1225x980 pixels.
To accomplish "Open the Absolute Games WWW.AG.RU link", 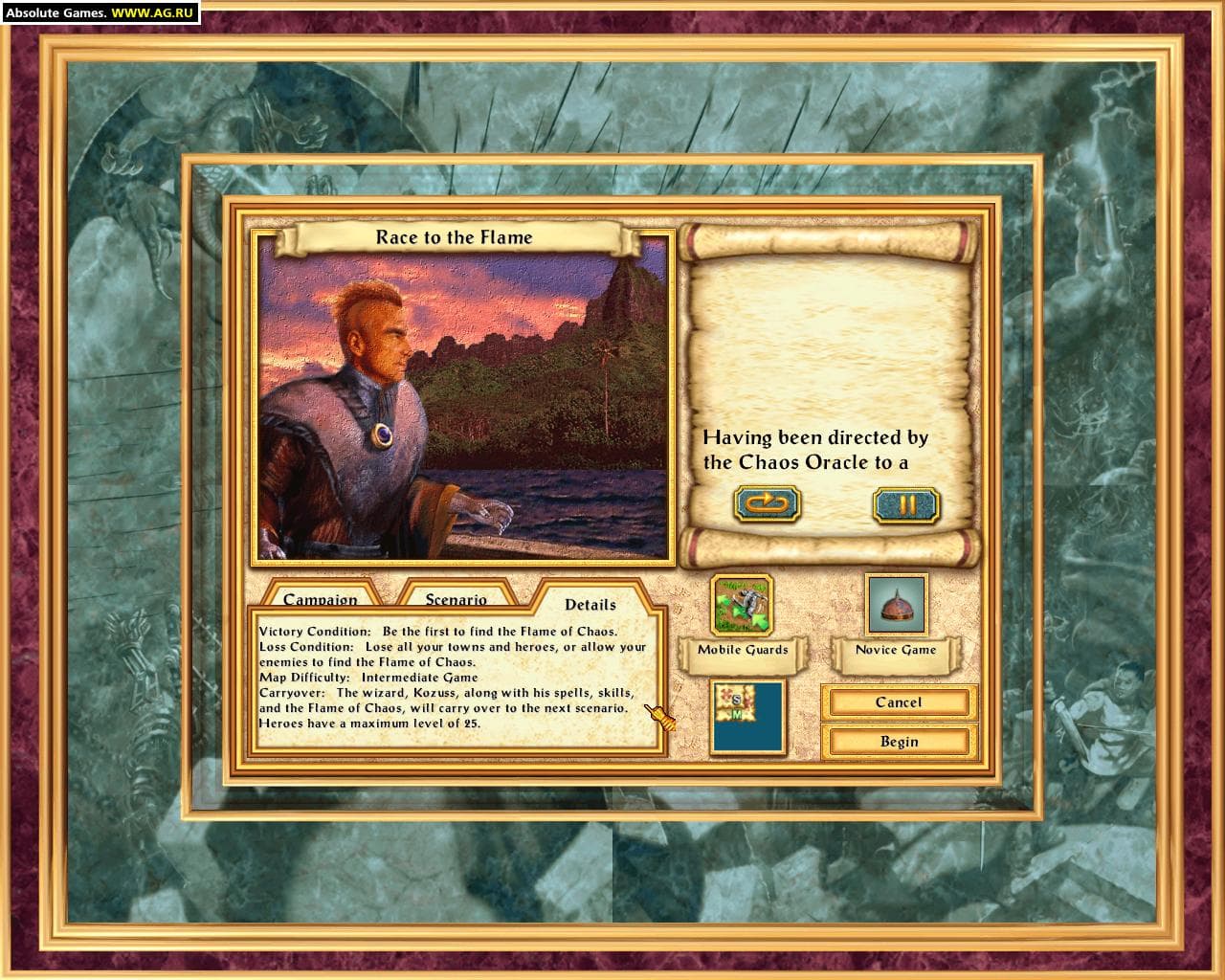I will [96, 11].
